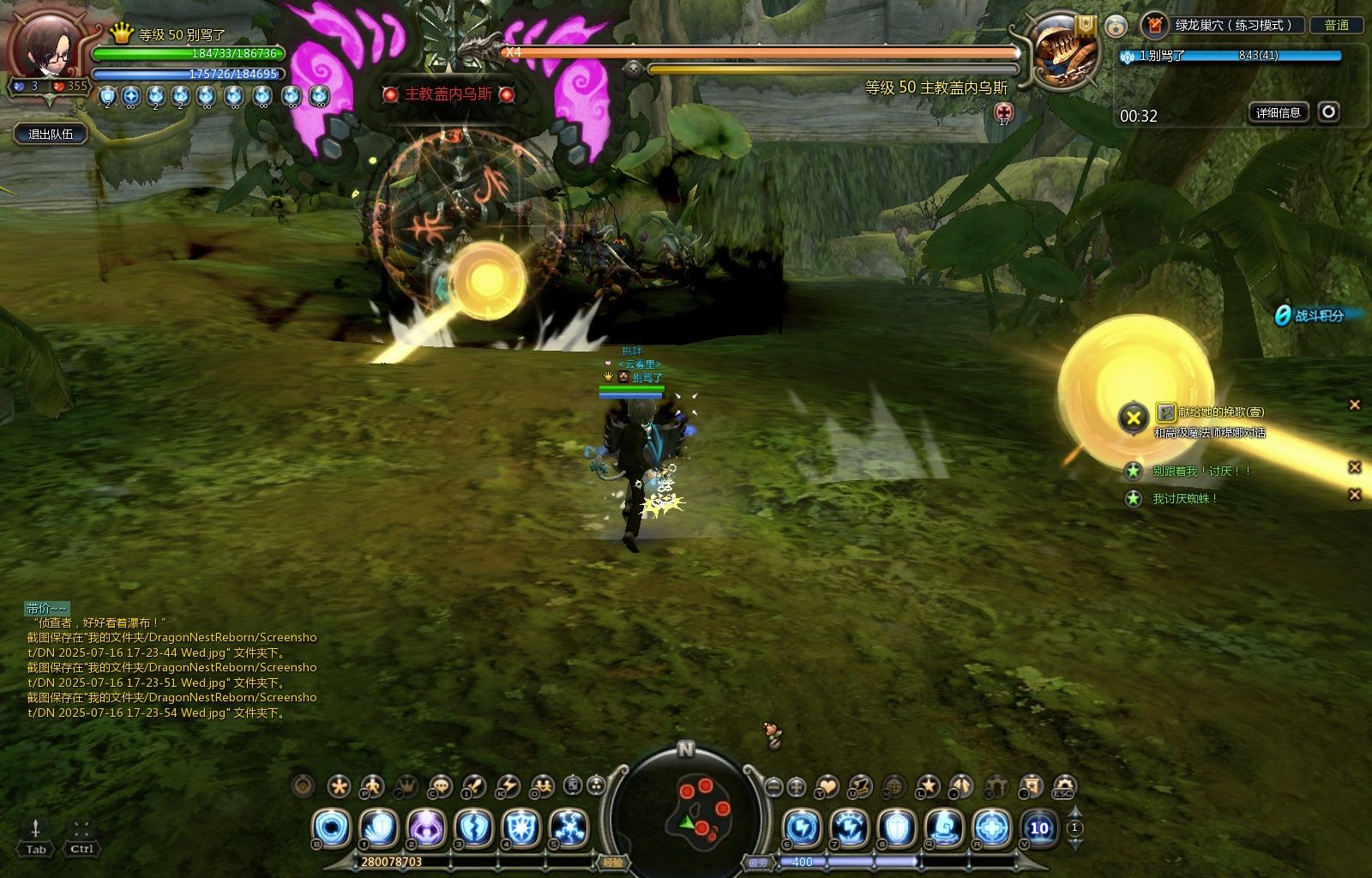Screen dimensions: 1372x878
Task: Close the 献给她的挽歌 quest tracker entry
Action: [1355, 405]
